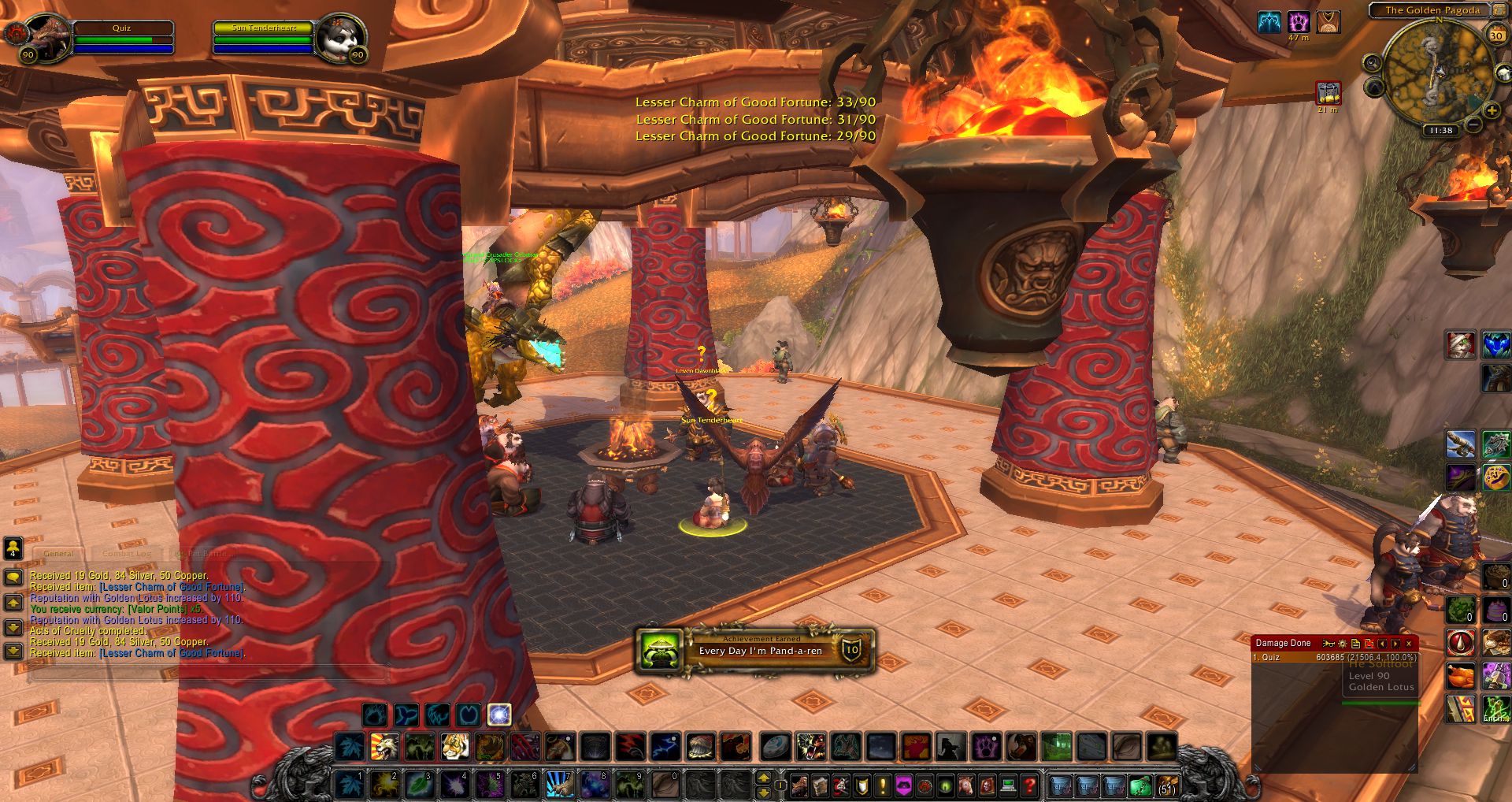Page the action bar up with the arrow
This screenshot has height=802, width=1512.
click(763, 778)
